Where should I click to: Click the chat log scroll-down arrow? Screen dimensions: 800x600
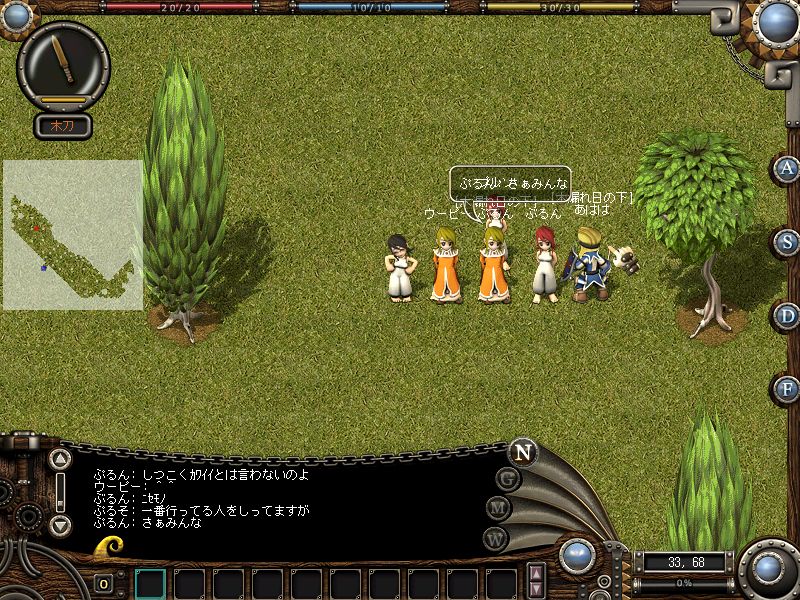click(x=61, y=525)
